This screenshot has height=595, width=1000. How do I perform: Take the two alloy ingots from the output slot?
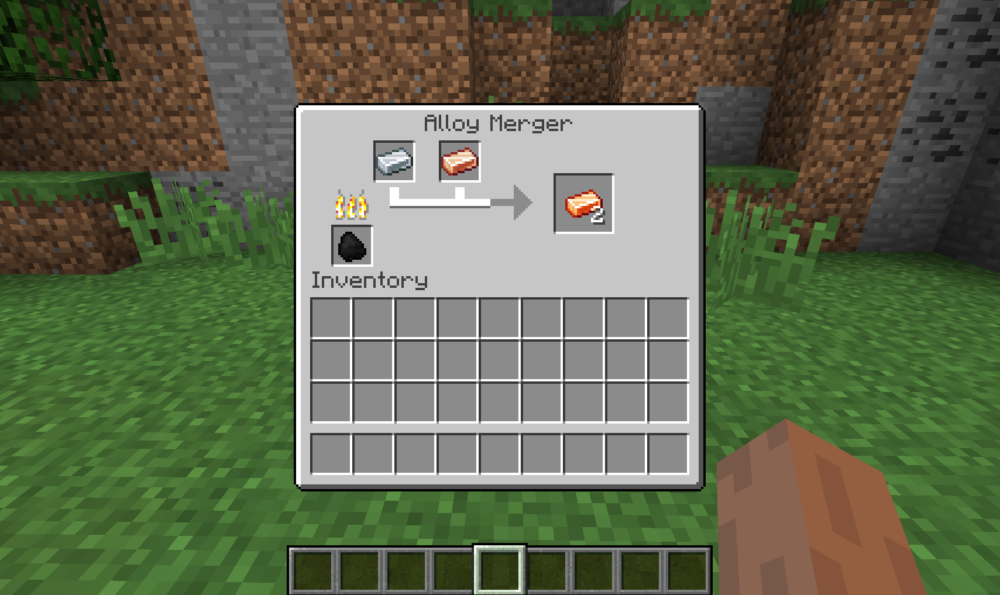pos(584,204)
